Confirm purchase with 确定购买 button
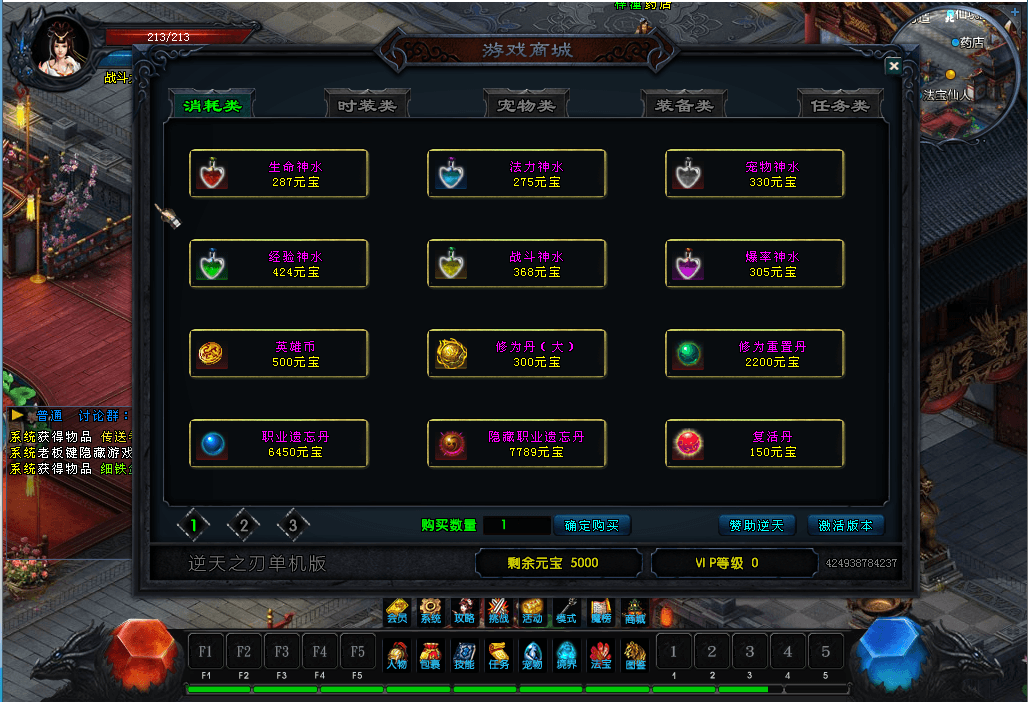The image size is (1028, 702). pyautogui.click(x=592, y=525)
